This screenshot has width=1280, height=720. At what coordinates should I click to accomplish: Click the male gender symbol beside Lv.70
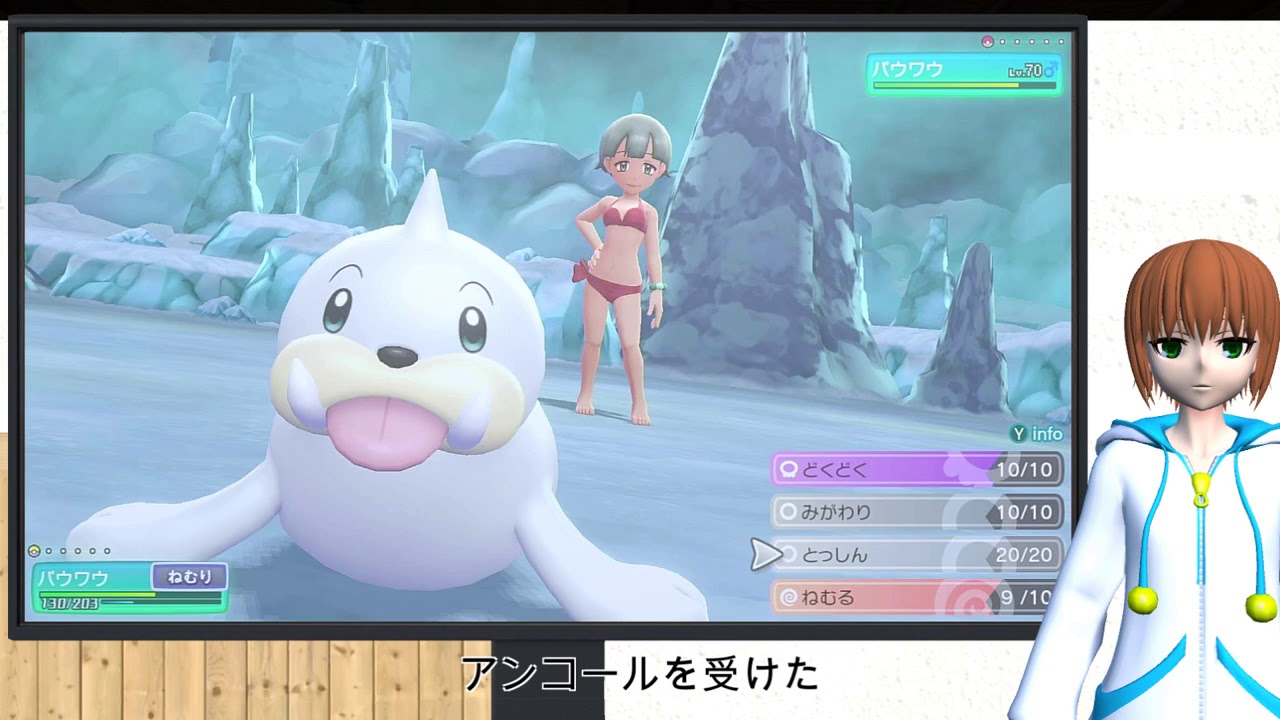coord(1051,70)
